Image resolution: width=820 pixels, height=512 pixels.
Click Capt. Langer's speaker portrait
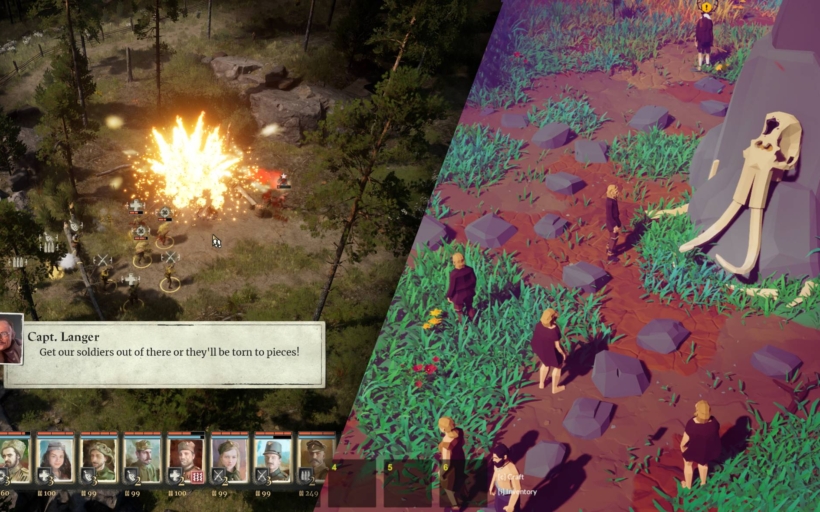click(x=11, y=342)
